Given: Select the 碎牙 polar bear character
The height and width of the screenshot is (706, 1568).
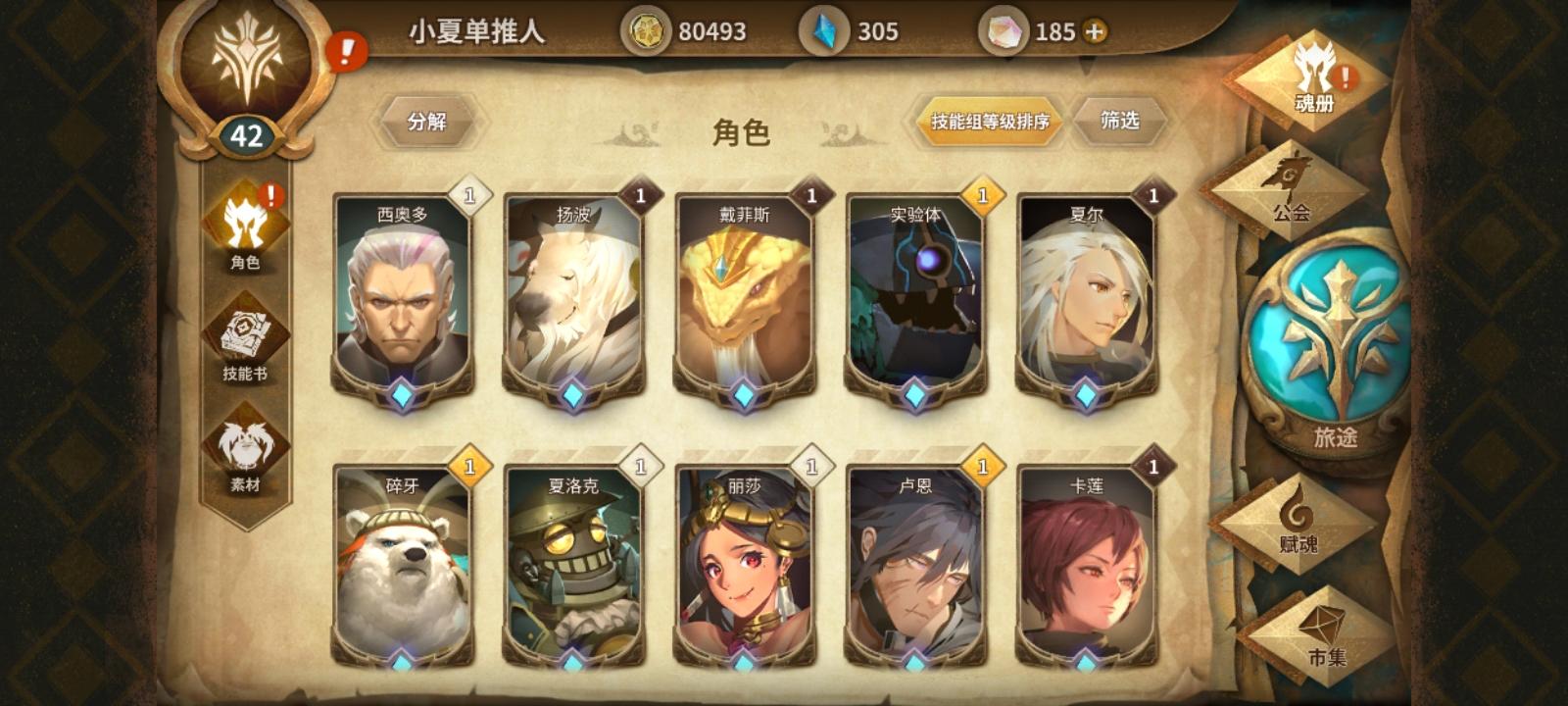Looking at the screenshot, I should tap(405, 569).
